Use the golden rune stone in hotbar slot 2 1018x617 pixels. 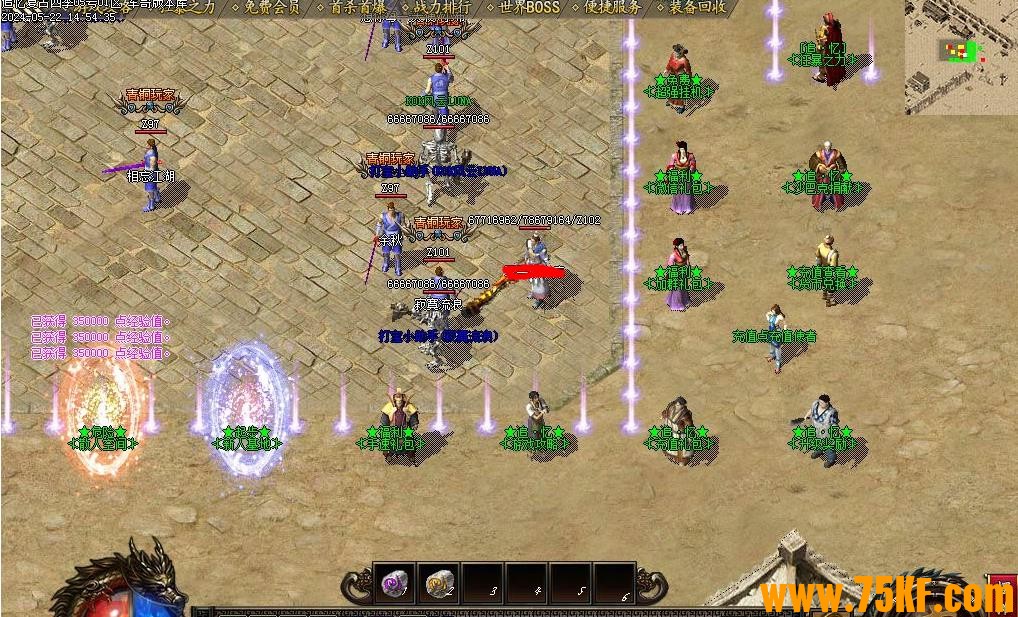(438, 583)
